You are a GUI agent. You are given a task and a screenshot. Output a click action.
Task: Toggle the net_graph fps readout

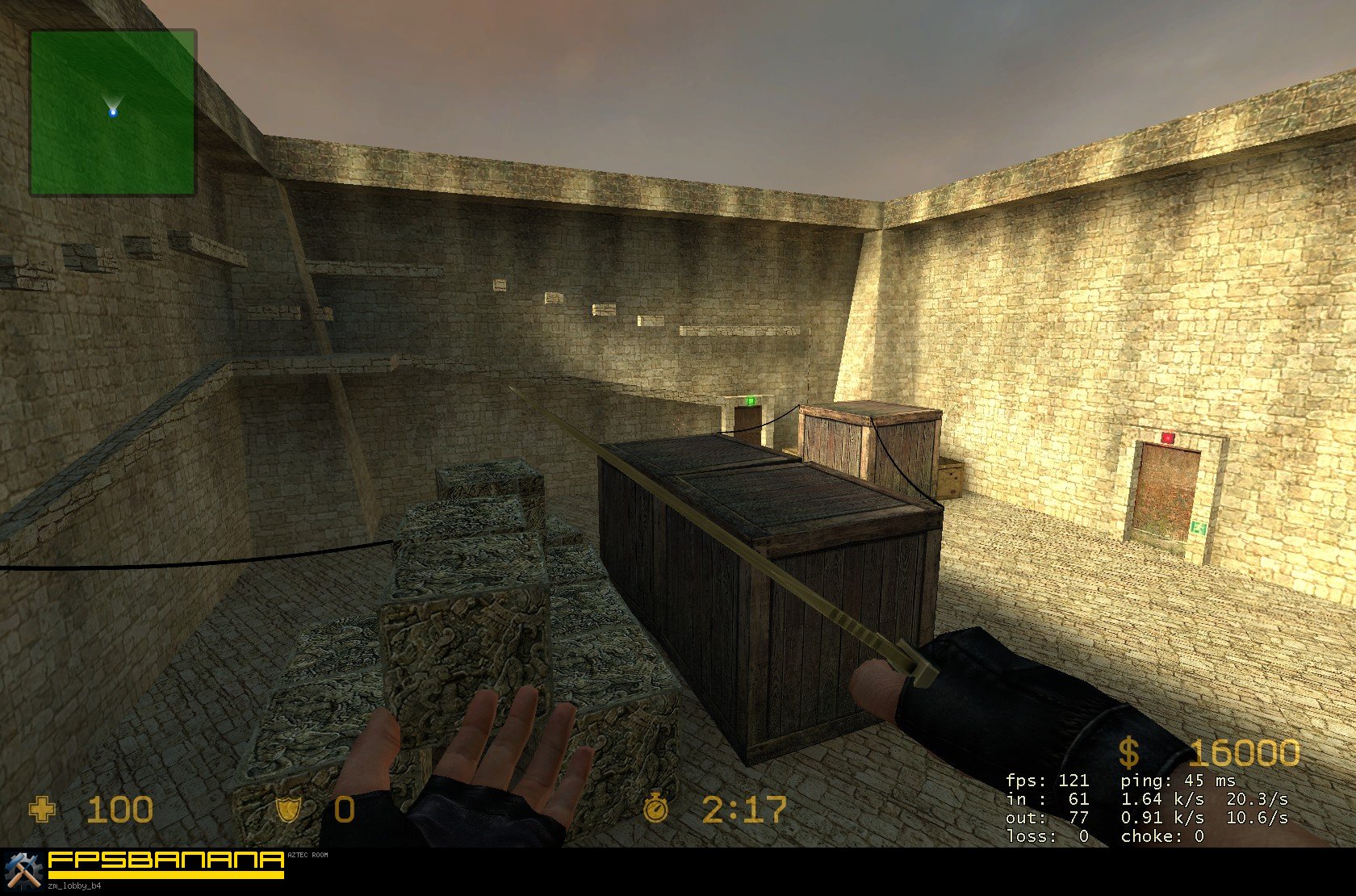coord(1046,781)
